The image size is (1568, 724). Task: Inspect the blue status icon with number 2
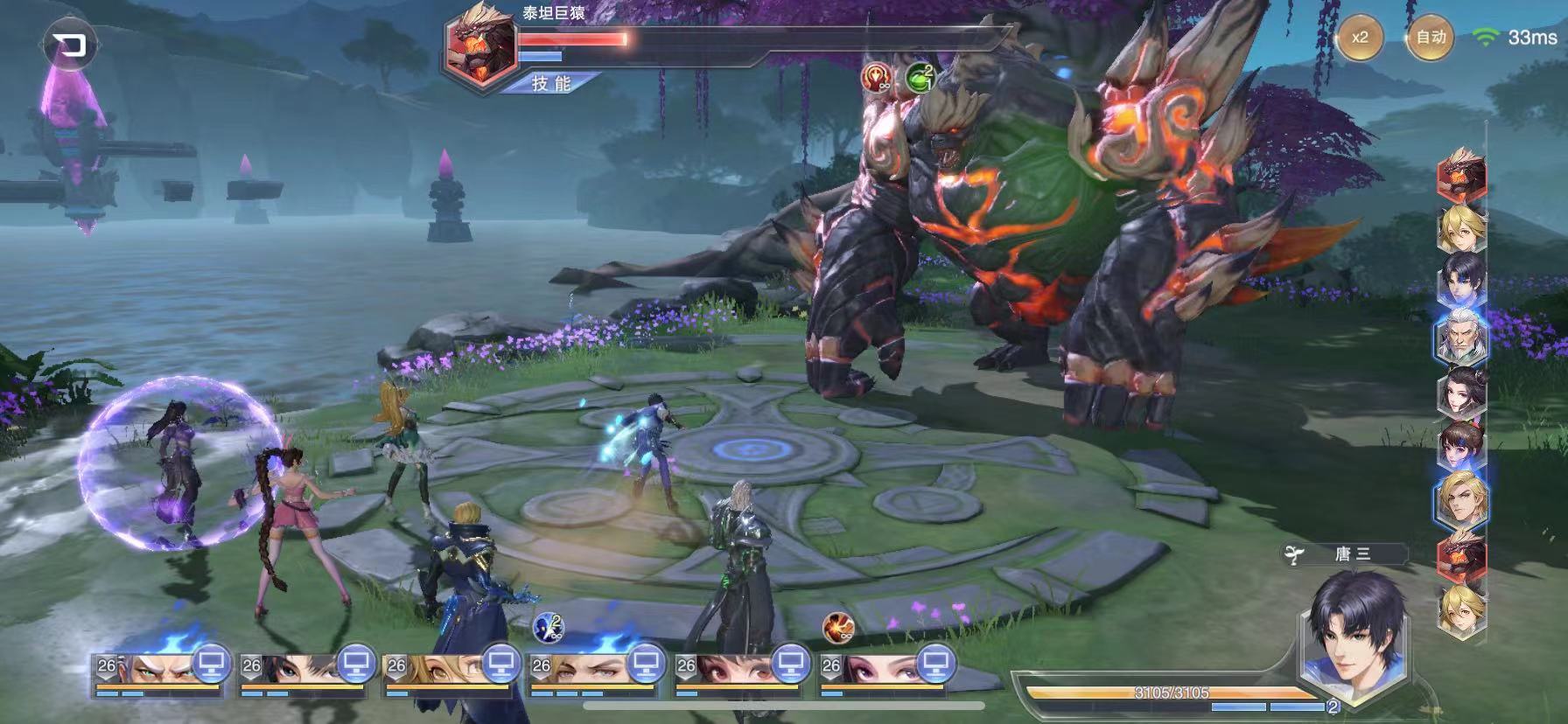[x=548, y=626]
